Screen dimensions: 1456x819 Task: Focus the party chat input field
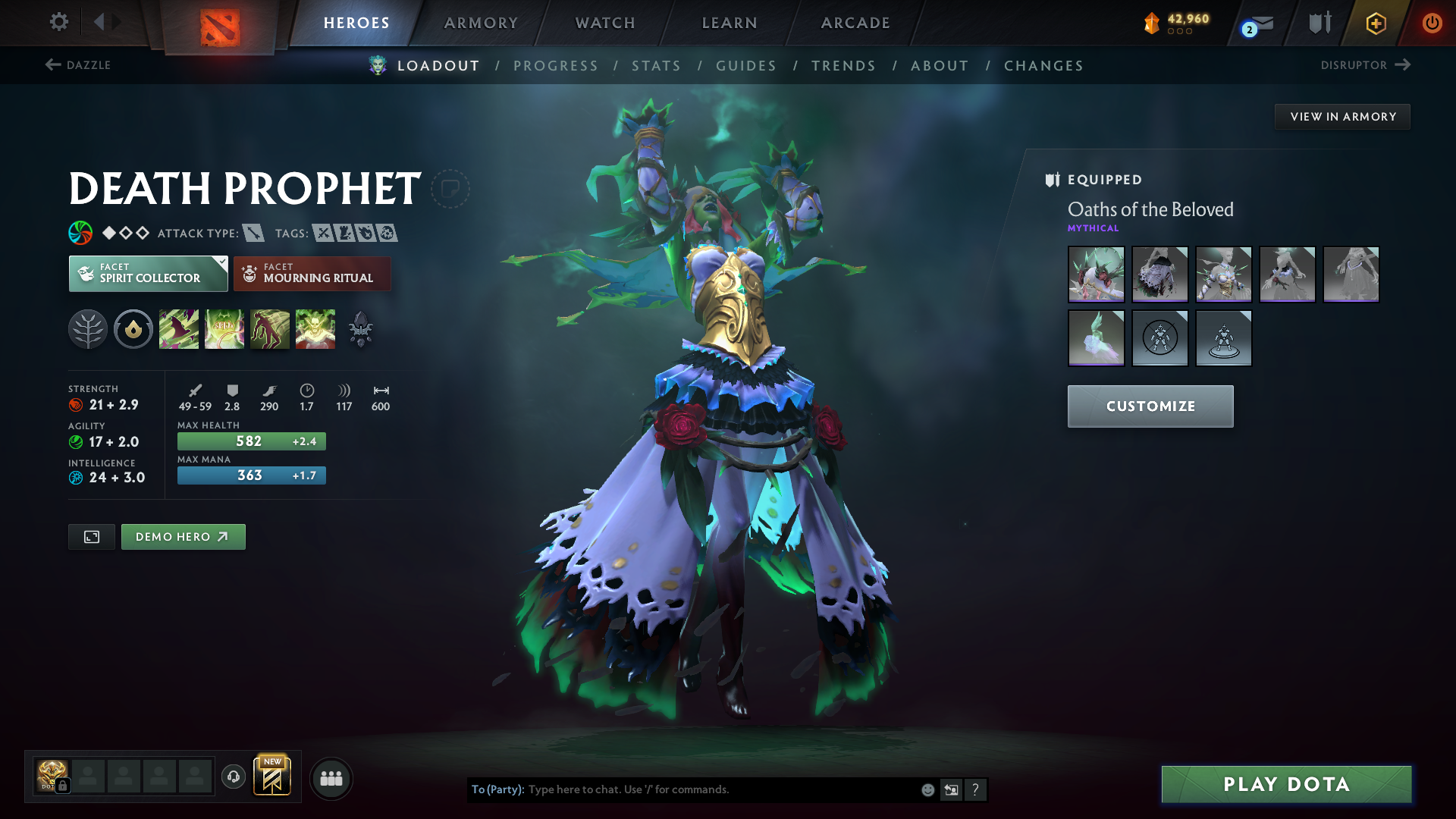coord(720,789)
